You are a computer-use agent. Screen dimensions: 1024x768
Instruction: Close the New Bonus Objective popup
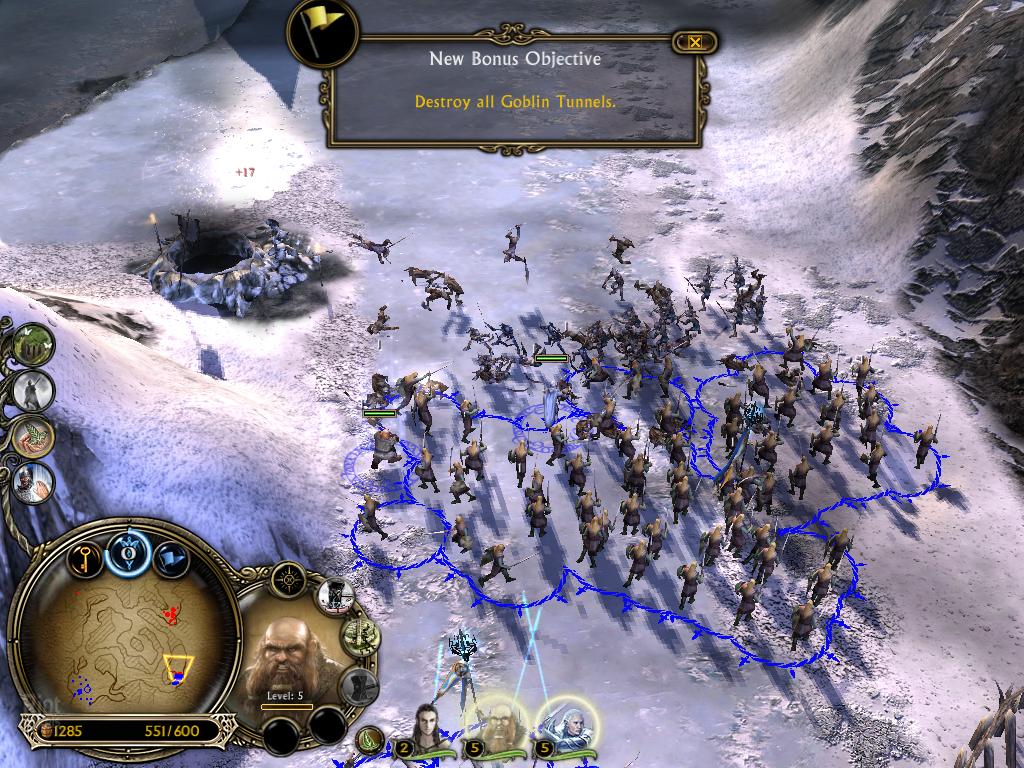[694, 42]
